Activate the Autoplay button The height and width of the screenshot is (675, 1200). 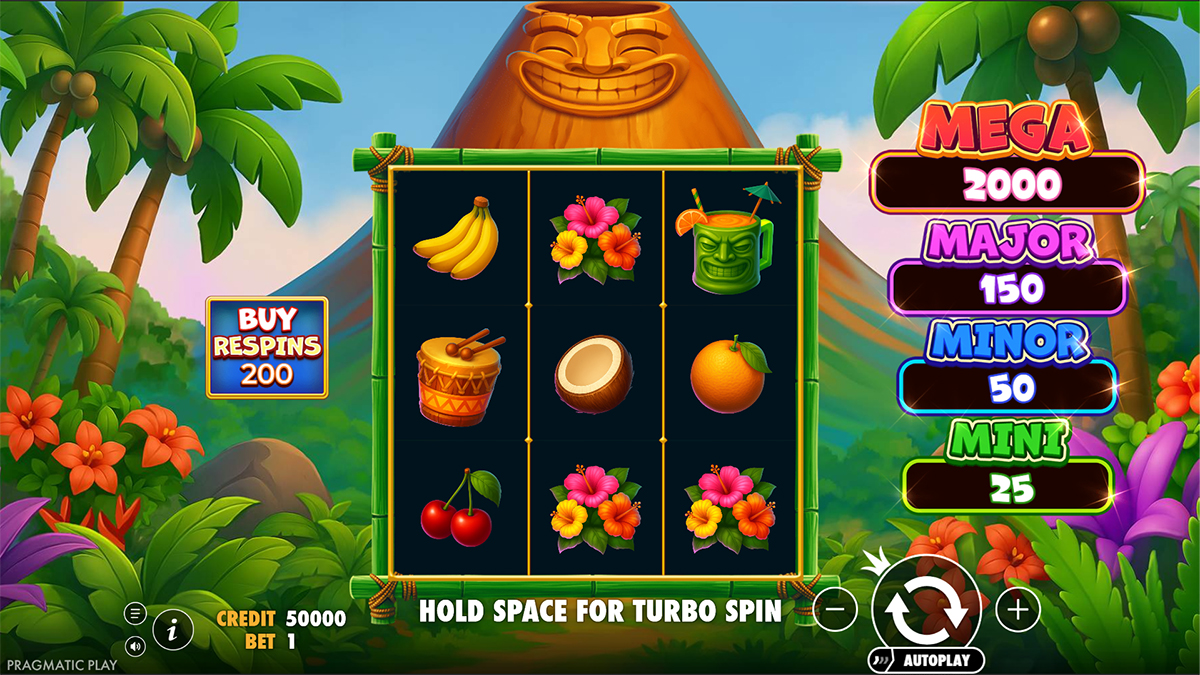pyautogui.click(x=935, y=660)
